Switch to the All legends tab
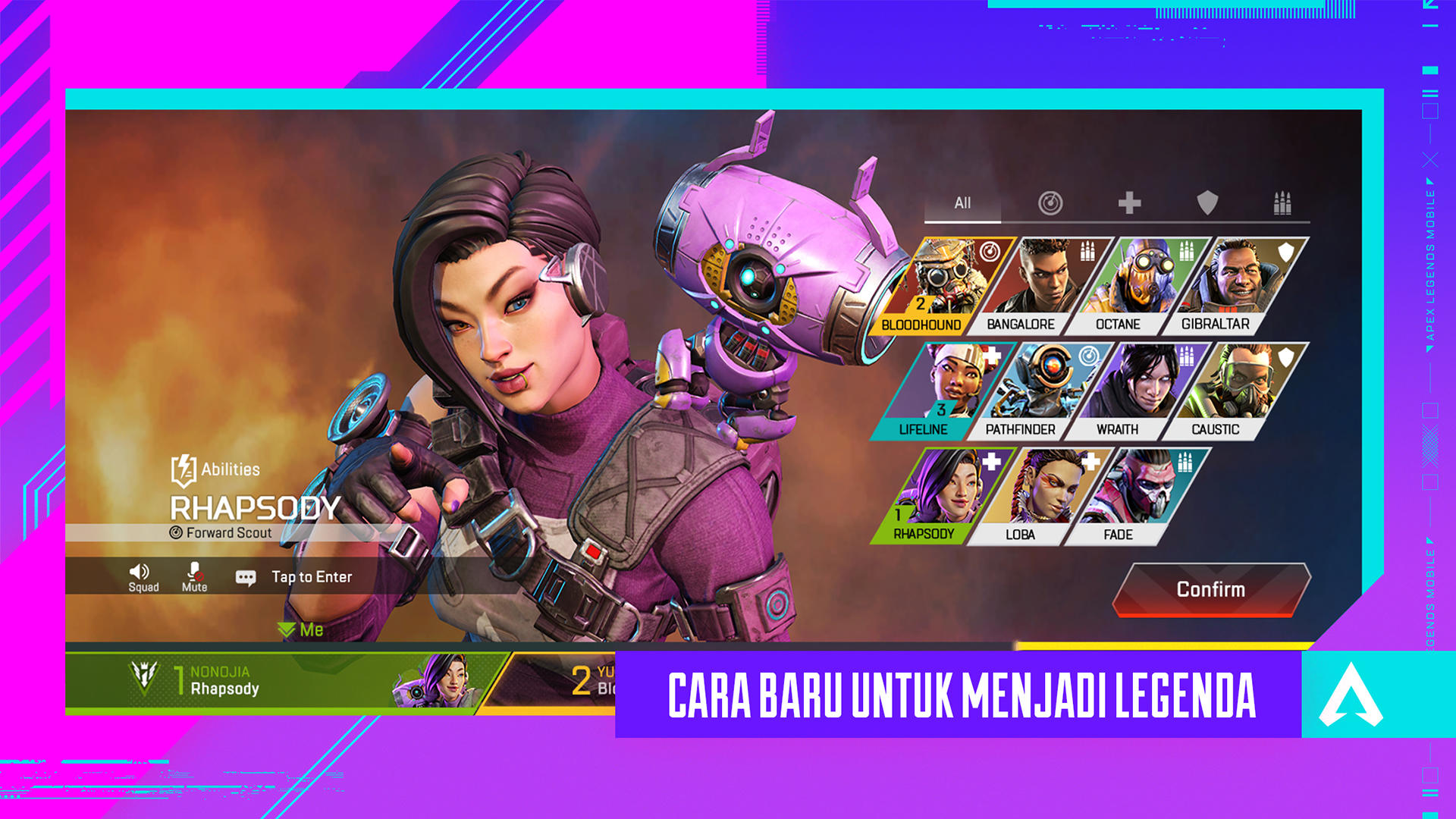Image resolution: width=1456 pixels, height=819 pixels. (963, 203)
